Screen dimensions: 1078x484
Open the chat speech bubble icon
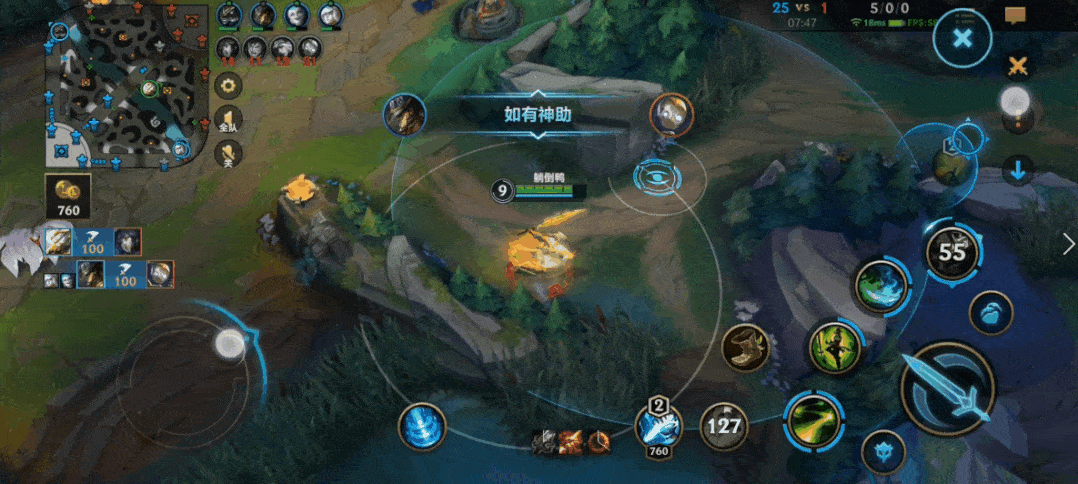click(x=1017, y=15)
